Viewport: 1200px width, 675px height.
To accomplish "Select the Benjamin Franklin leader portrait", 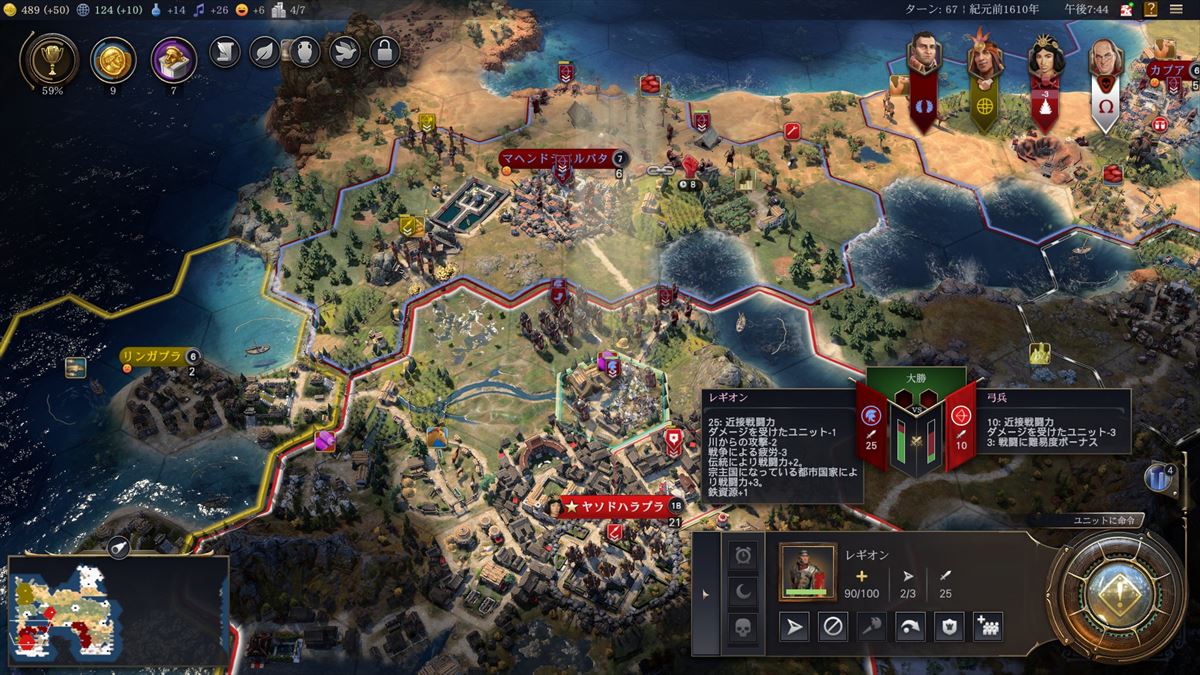I will [x=1104, y=61].
